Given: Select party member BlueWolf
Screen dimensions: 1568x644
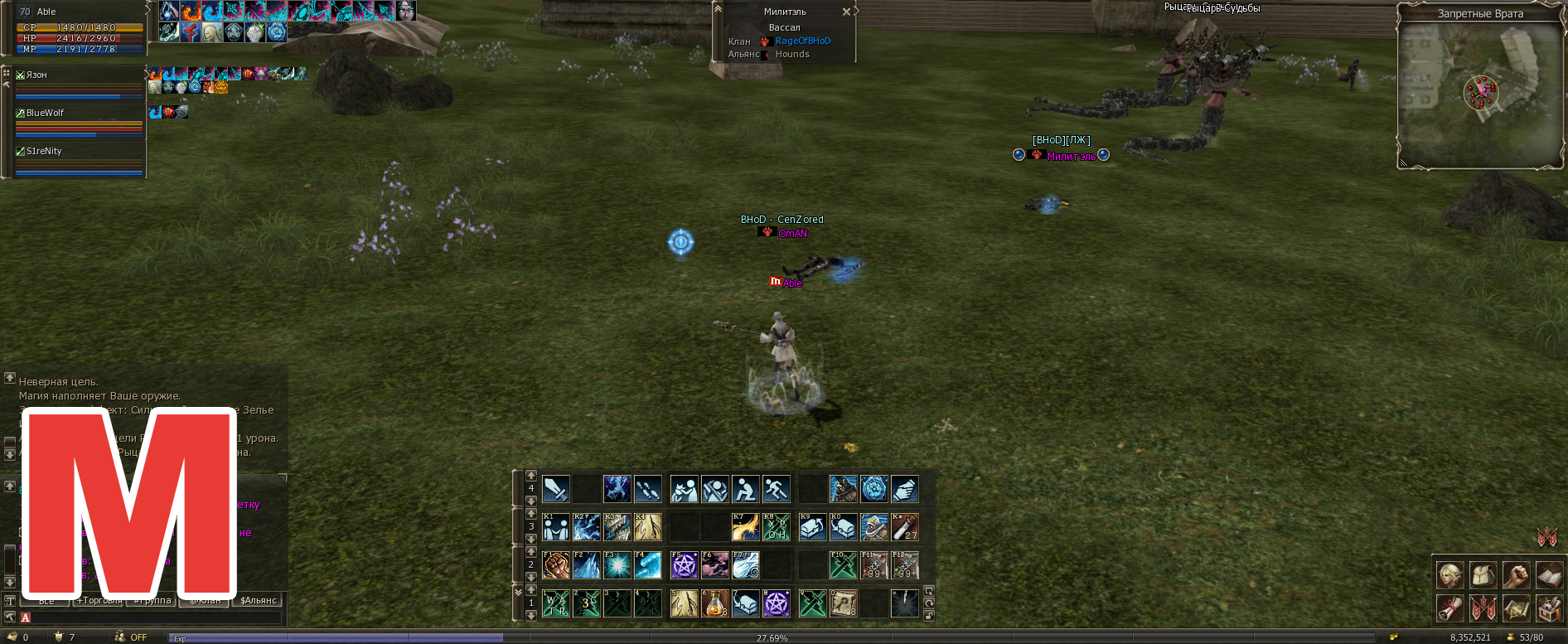Looking at the screenshot, I should point(45,113).
